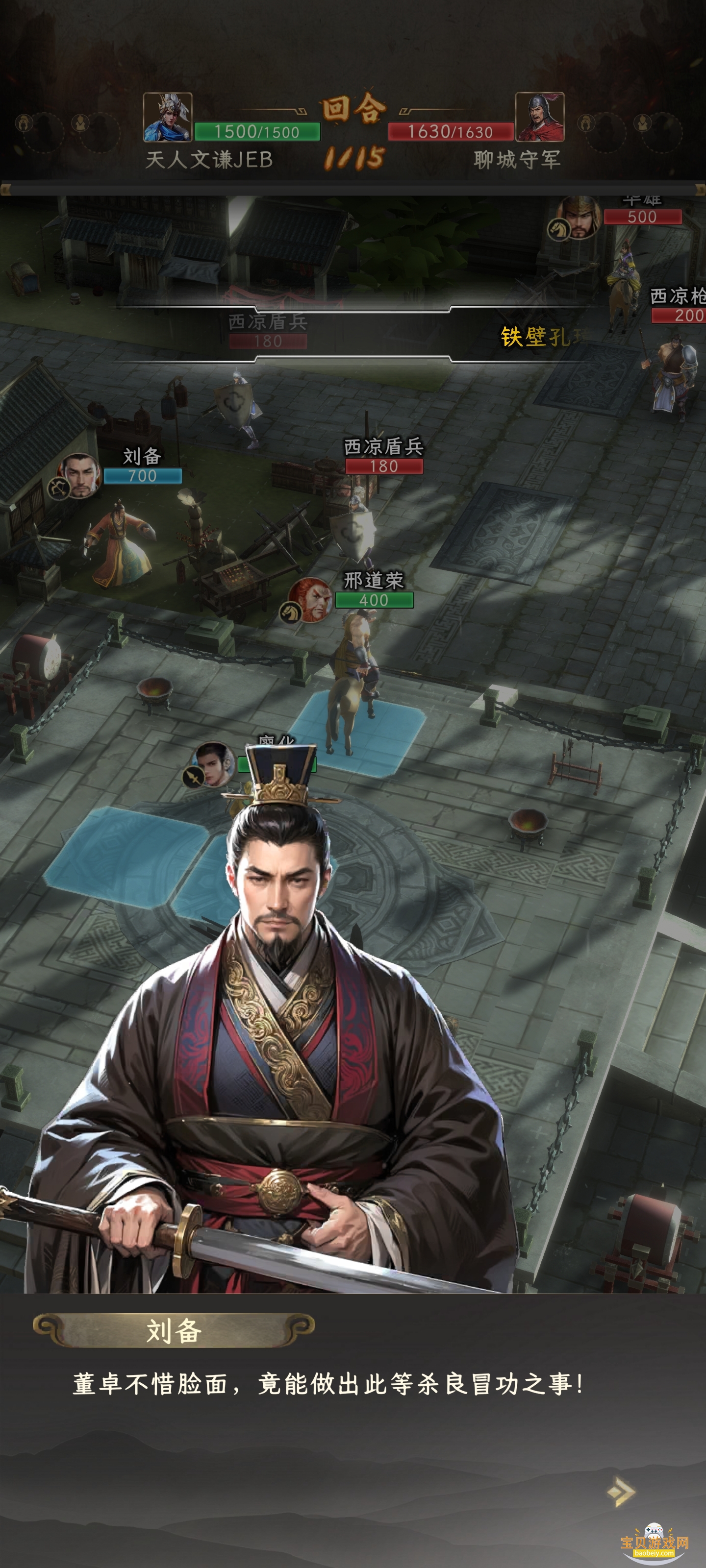Open player commander avatar 天人文谦JEB
This screenshot has width=706, height=1568.
pos(168,117)
